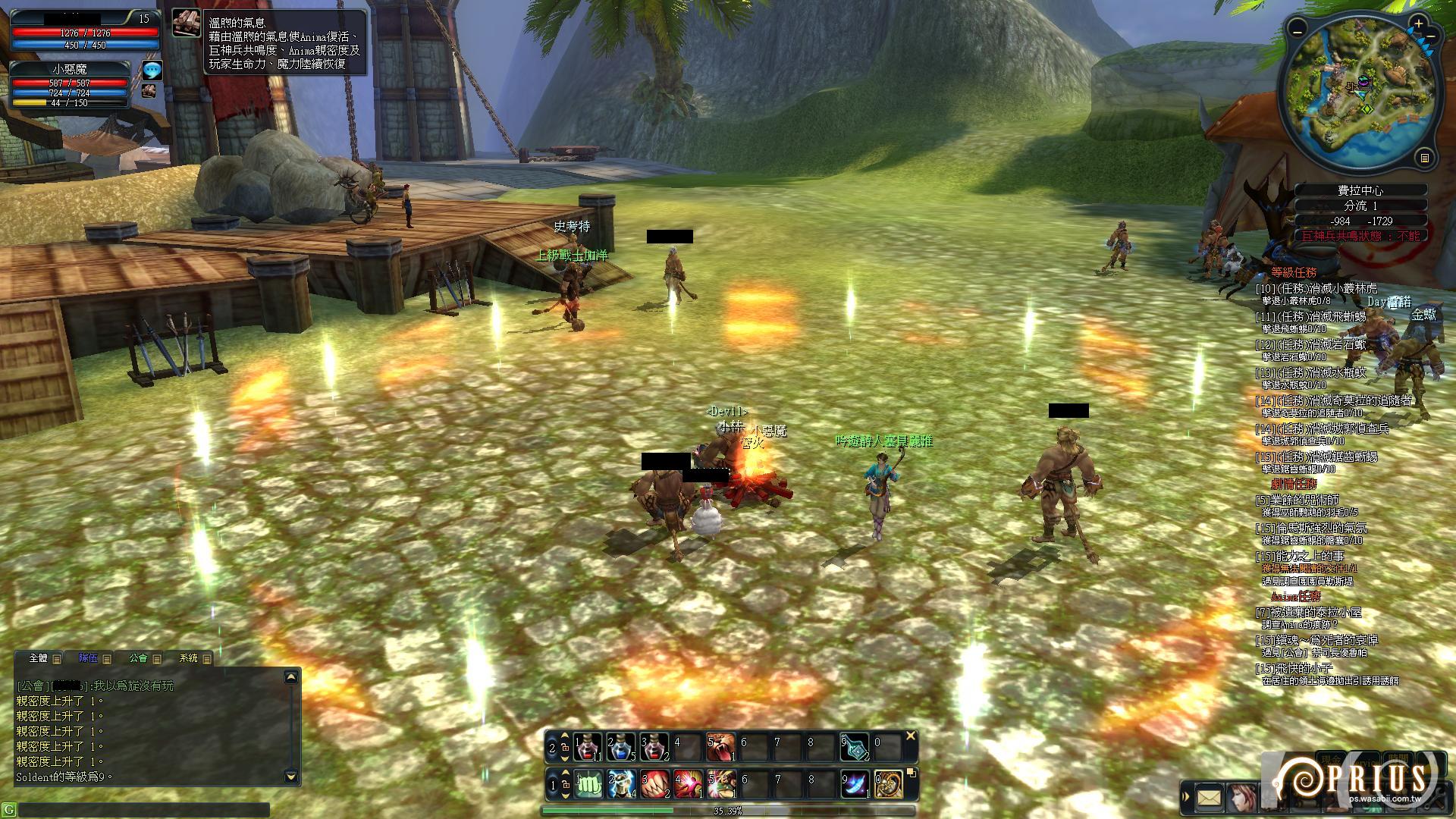
Task: Open the minimap list button at bottom right
Action: 1424,158
